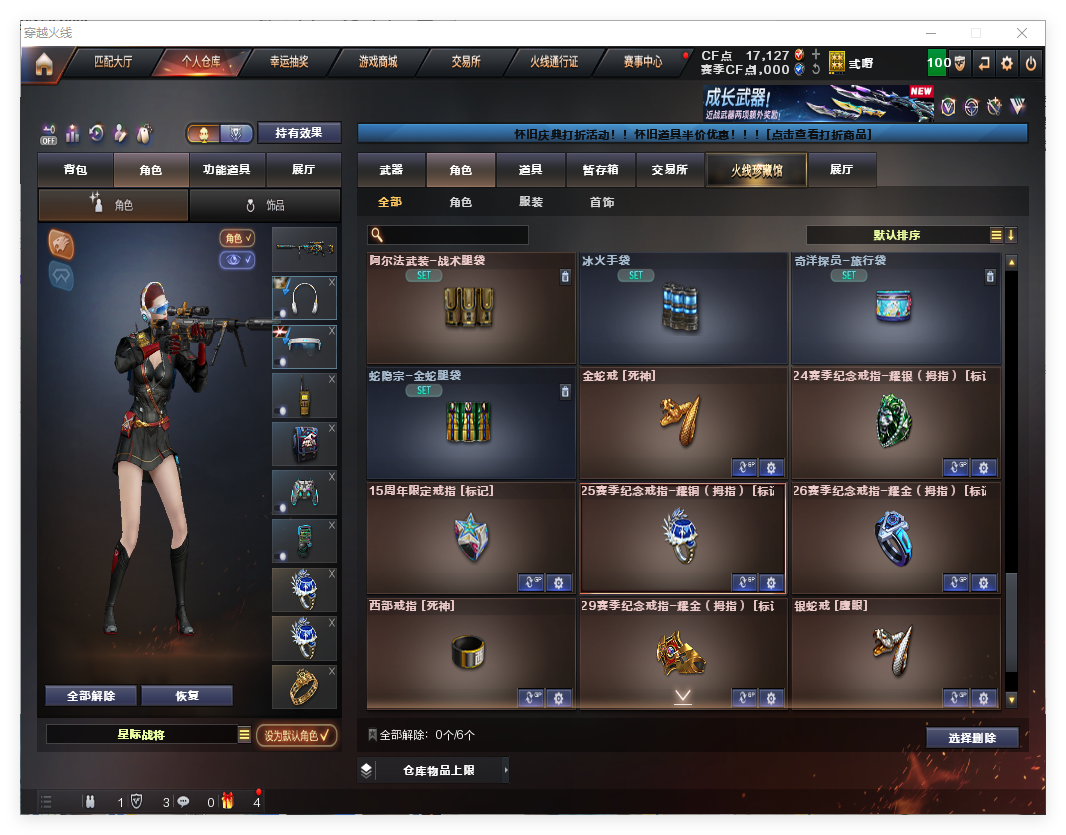The width and height of the screenshot is (1066, 835).
Task: Click the item search box
Action: [455, 235]
